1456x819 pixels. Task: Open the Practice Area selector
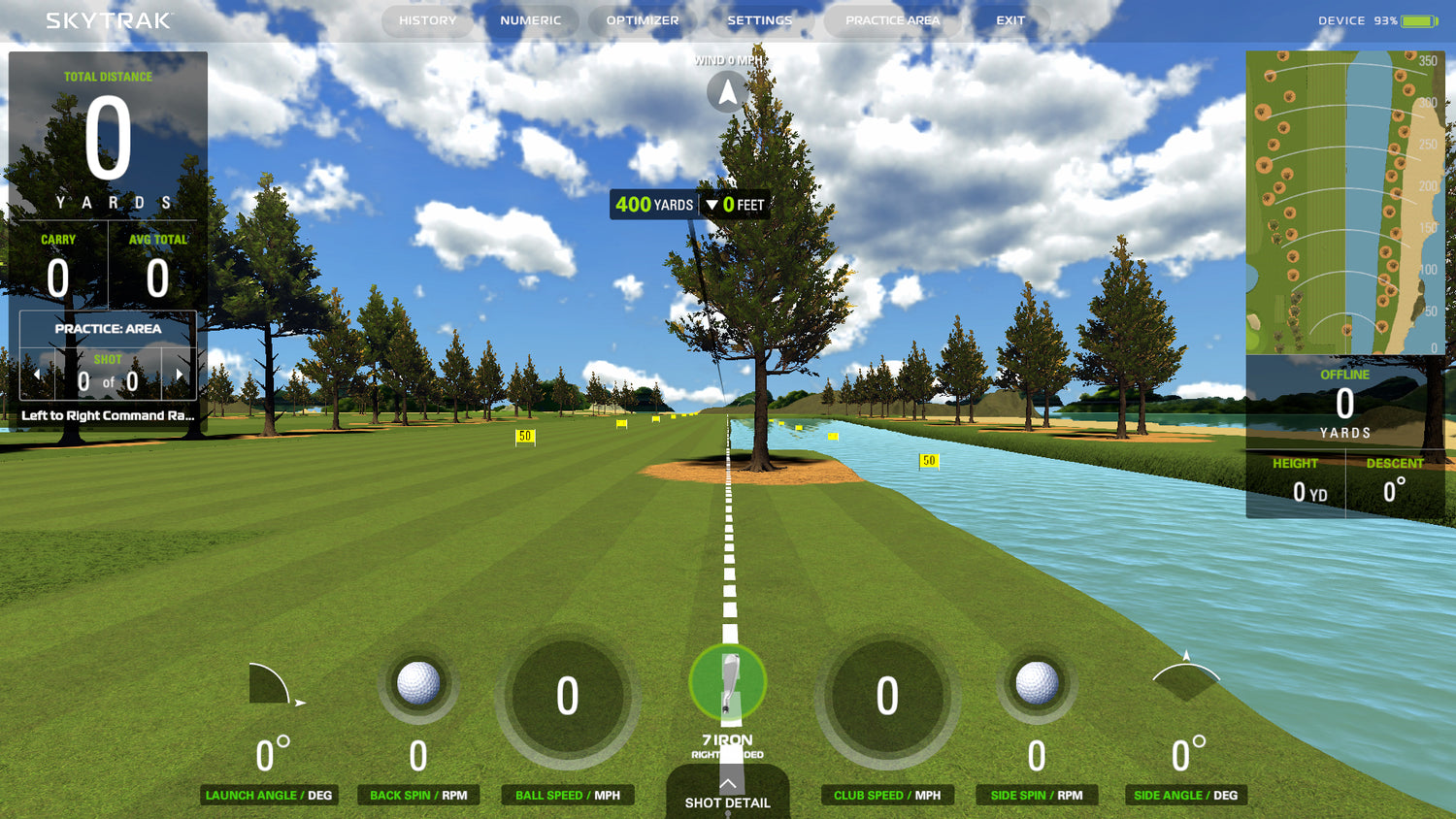(x=891, y=19)
